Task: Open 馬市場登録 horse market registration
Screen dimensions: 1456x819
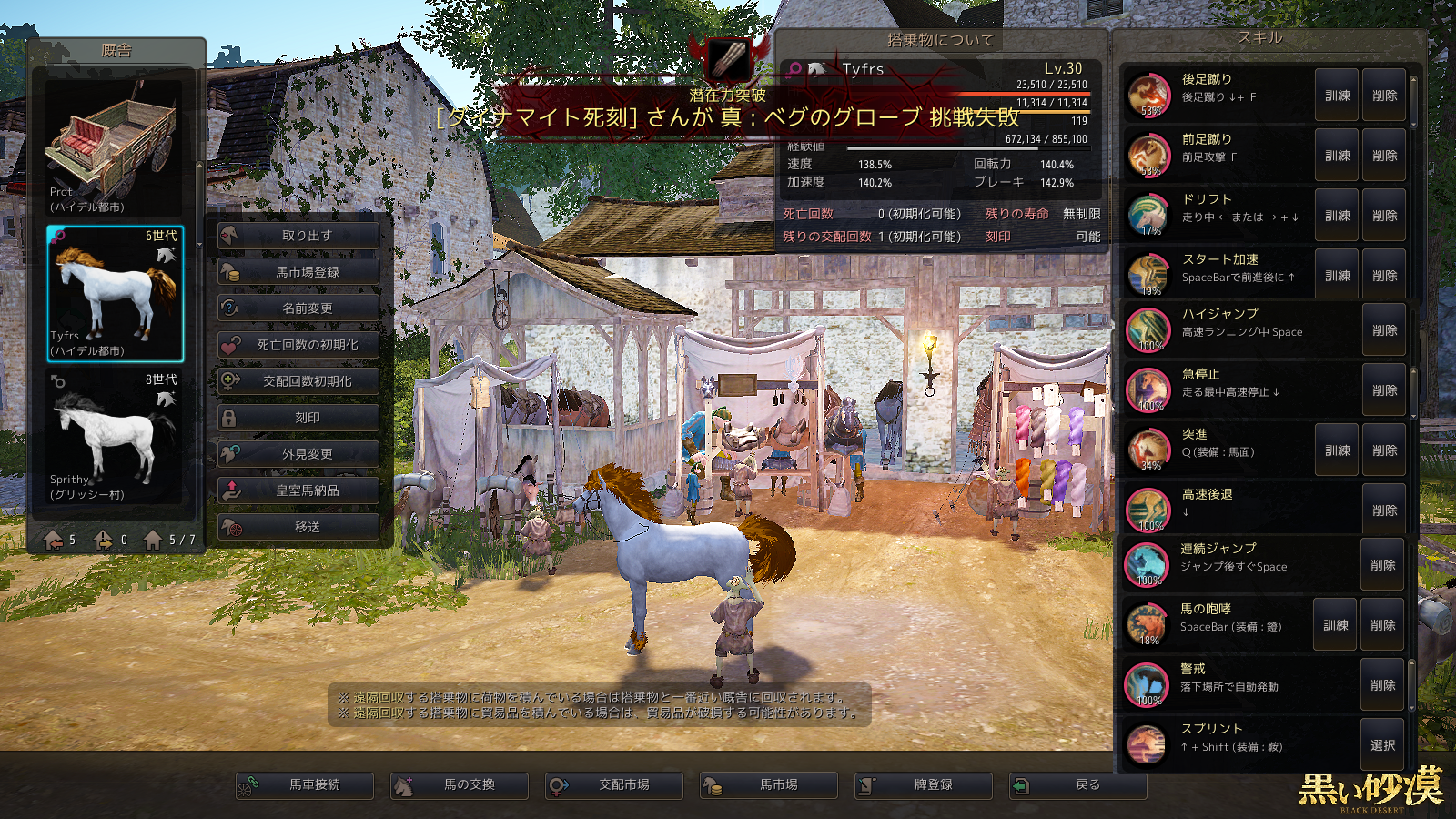Action: click(298, 272)
